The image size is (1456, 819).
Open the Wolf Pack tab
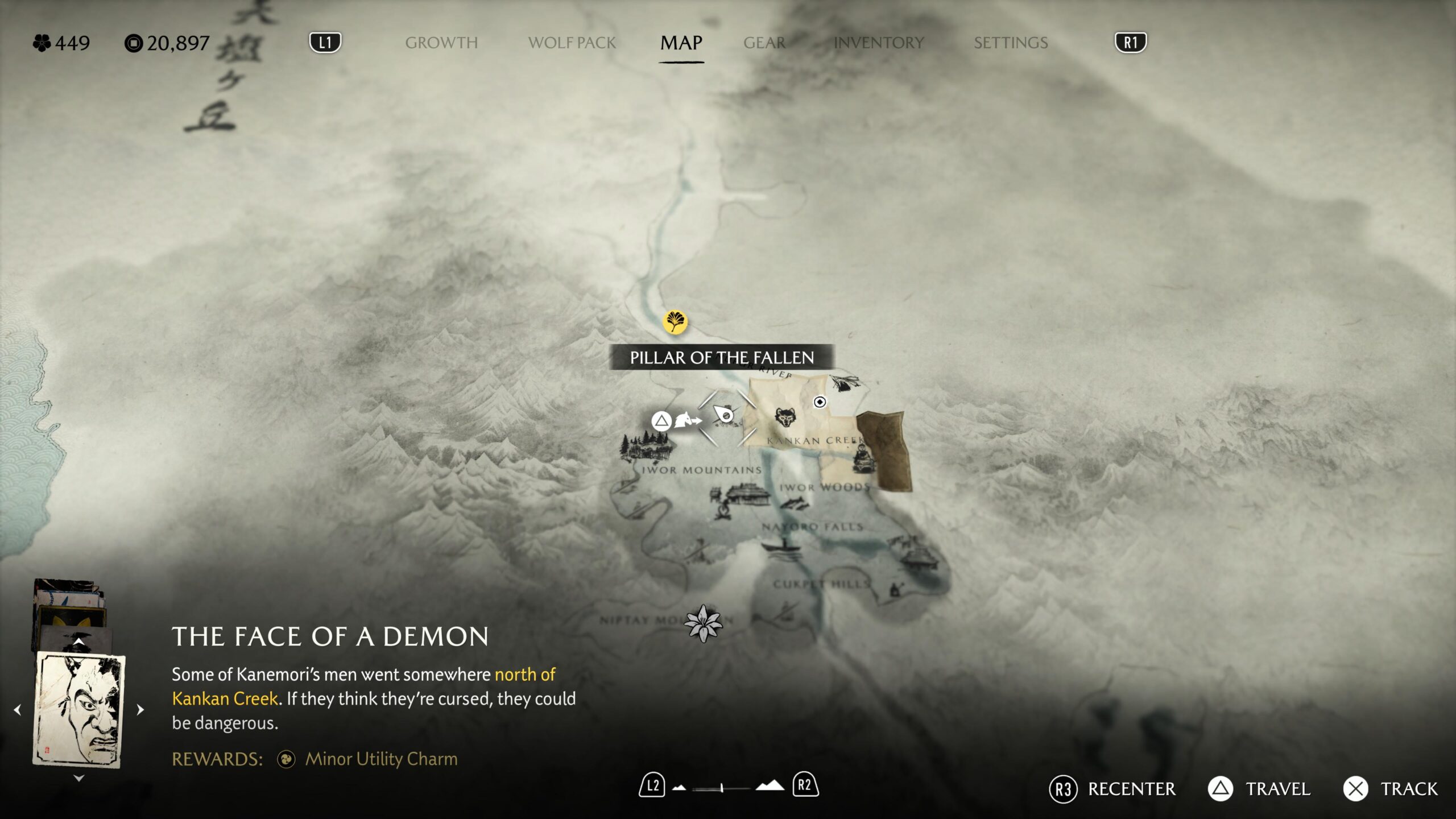click(x=572, y=43)
